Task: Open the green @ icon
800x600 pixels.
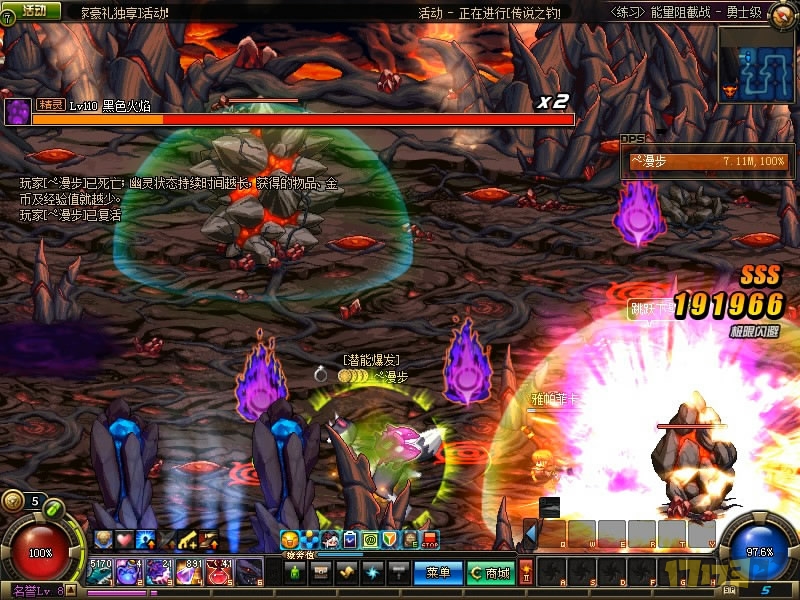Action: coord(369,540)
